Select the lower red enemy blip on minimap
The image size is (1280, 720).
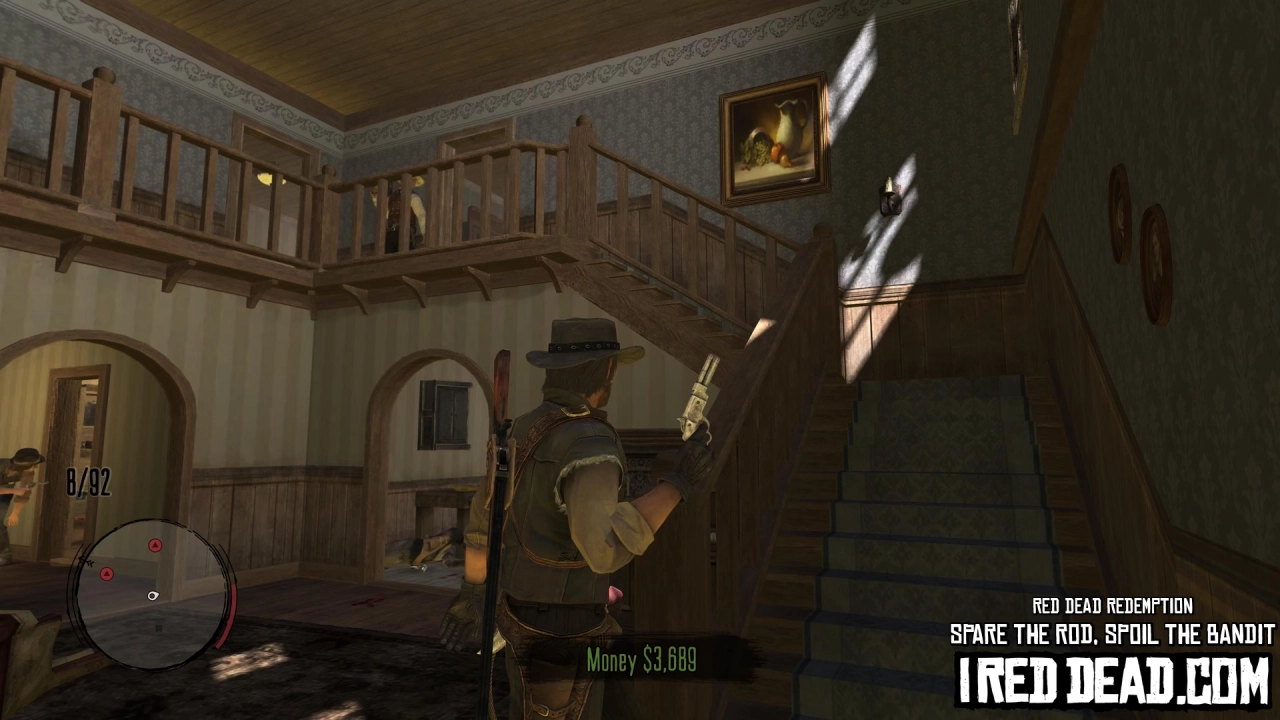(x=107, y=574)
